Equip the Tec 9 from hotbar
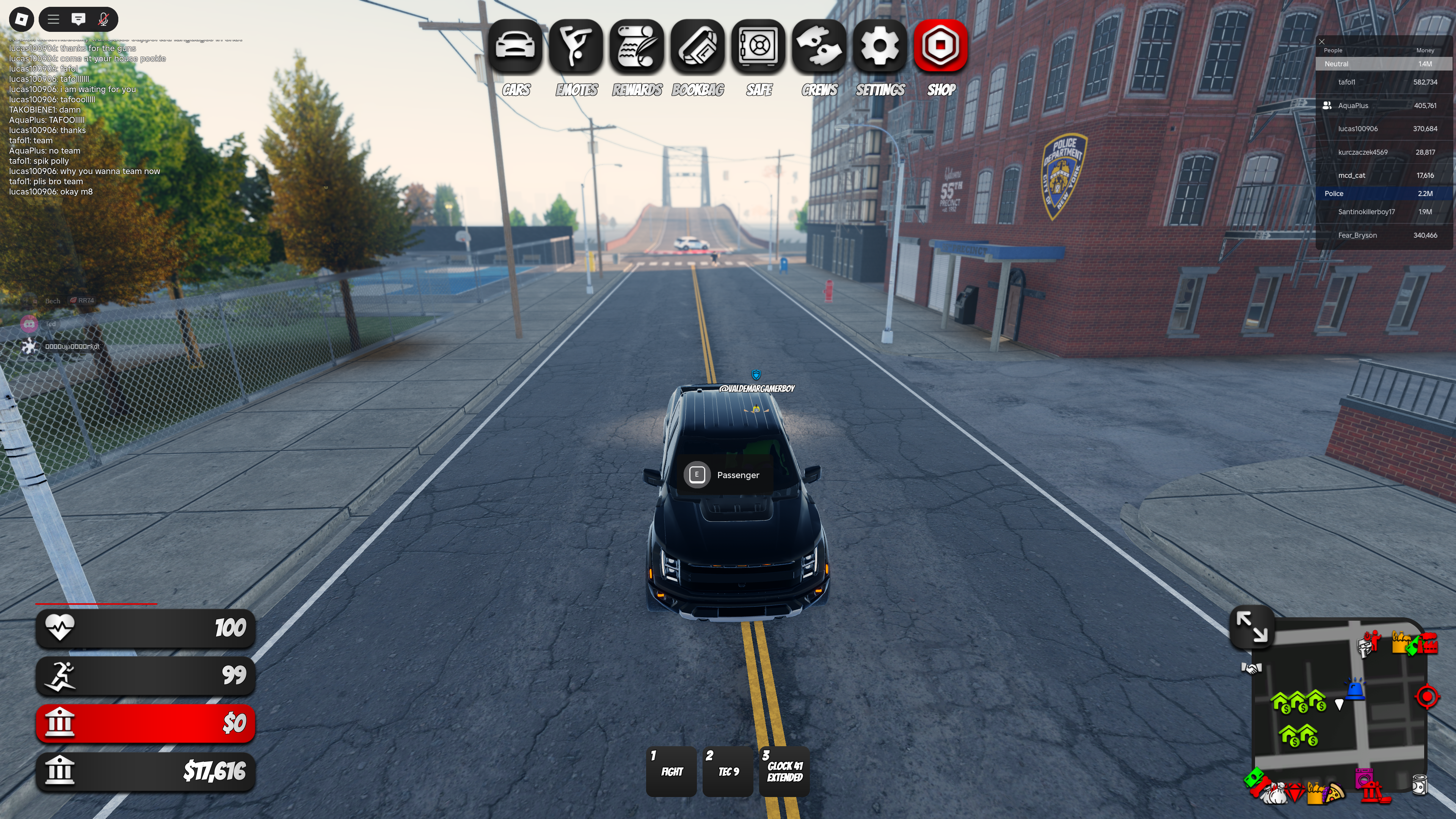The height and width of the screenshot is (819, 1456). pyautogui.click(x=728, y=772)
